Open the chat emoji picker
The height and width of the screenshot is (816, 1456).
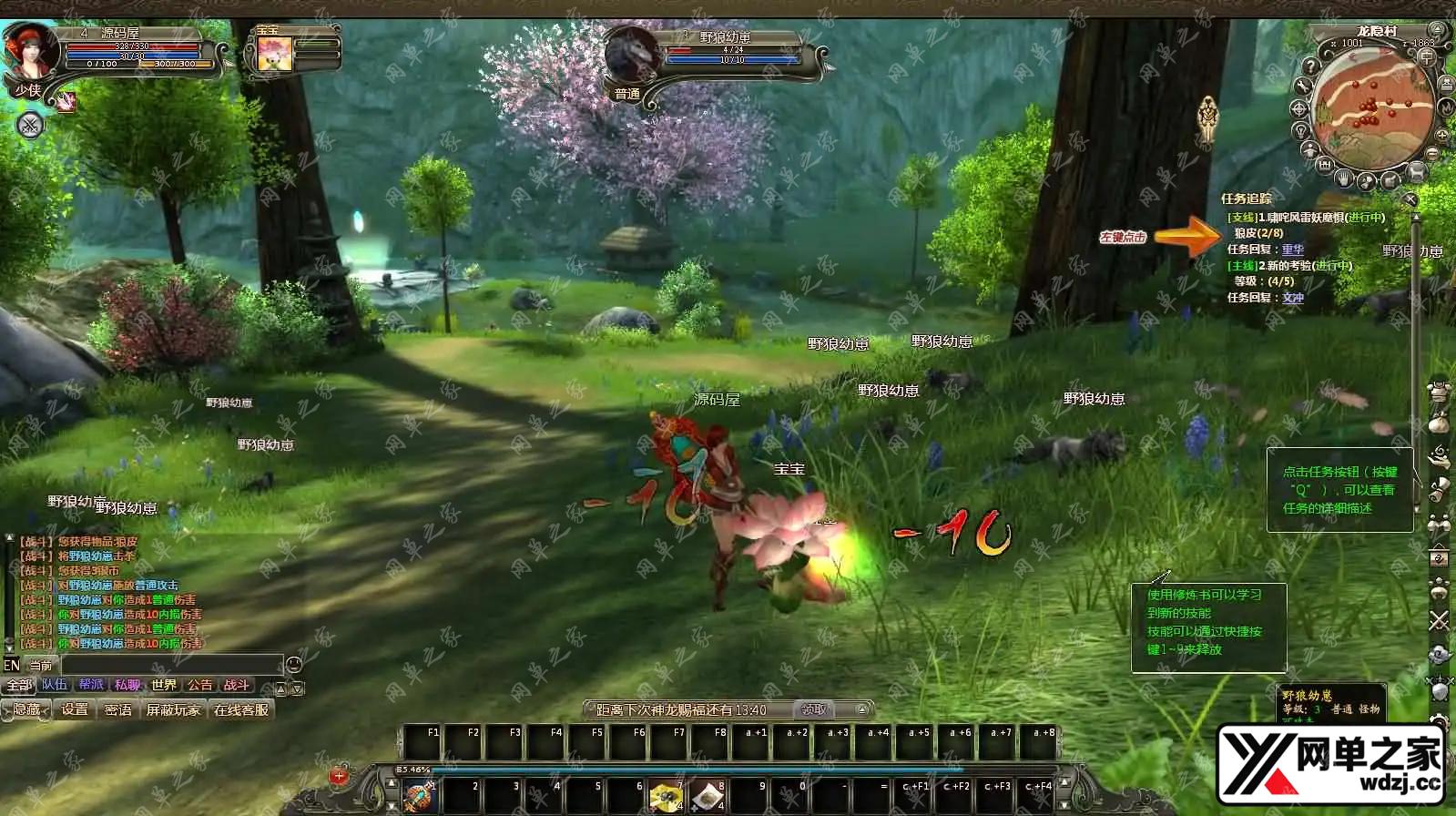pos(294,665)
